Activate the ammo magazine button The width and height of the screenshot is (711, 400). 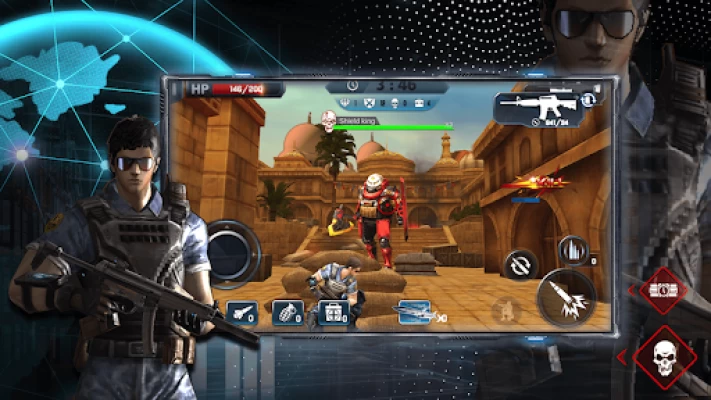[x=572, y=250]
